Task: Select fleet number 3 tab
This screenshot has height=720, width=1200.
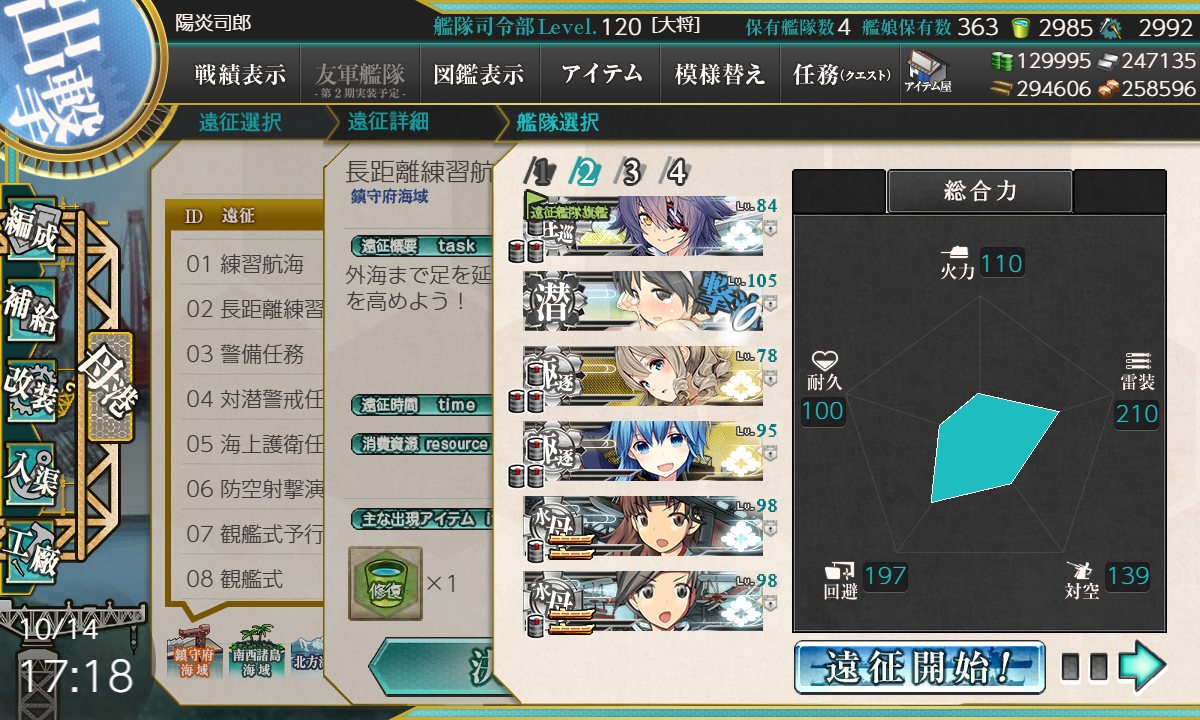Action: coord(630,173)
